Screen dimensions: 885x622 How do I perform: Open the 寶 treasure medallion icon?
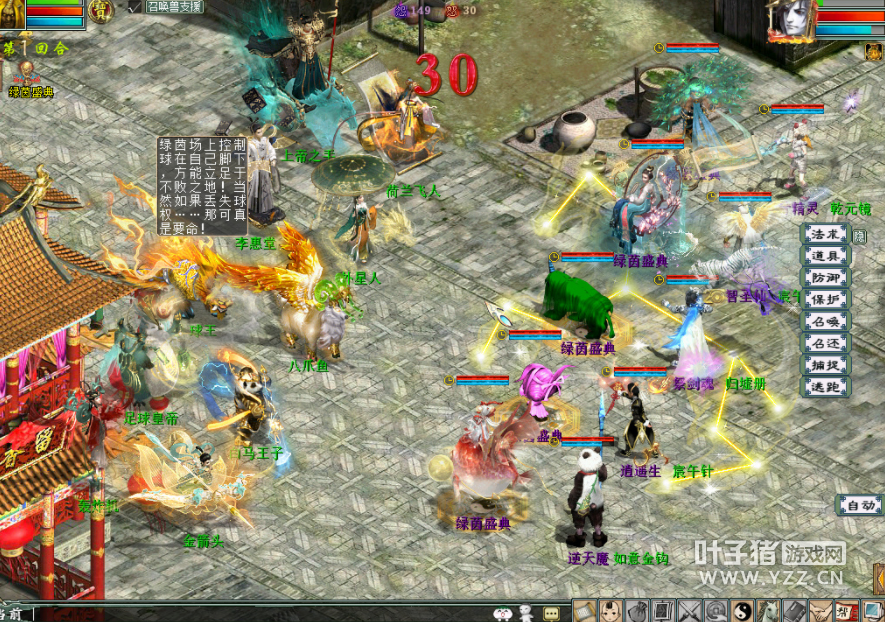pyautogui.click(x=100, y=10)
